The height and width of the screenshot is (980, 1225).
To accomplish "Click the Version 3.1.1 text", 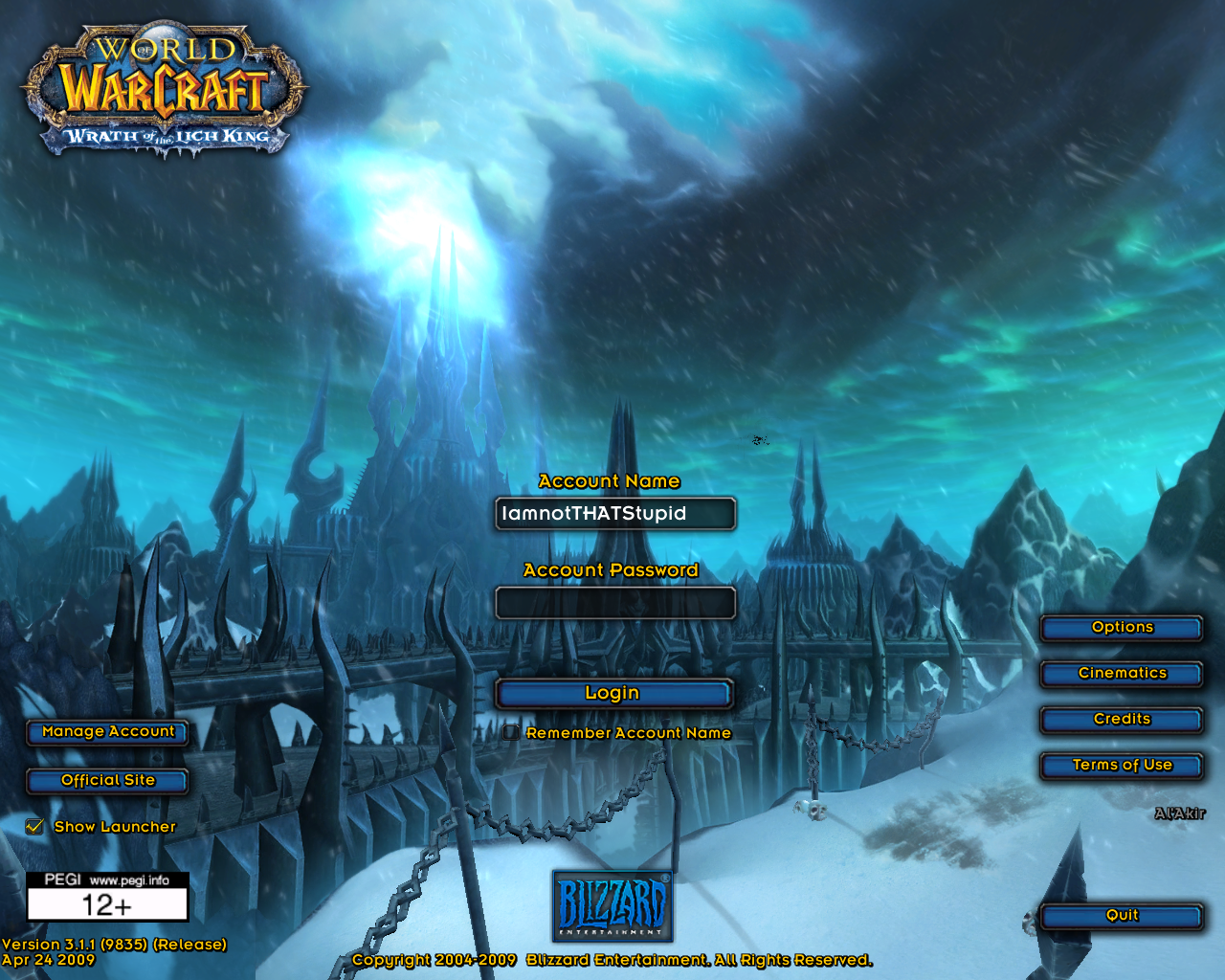I will tap(115, 944).
